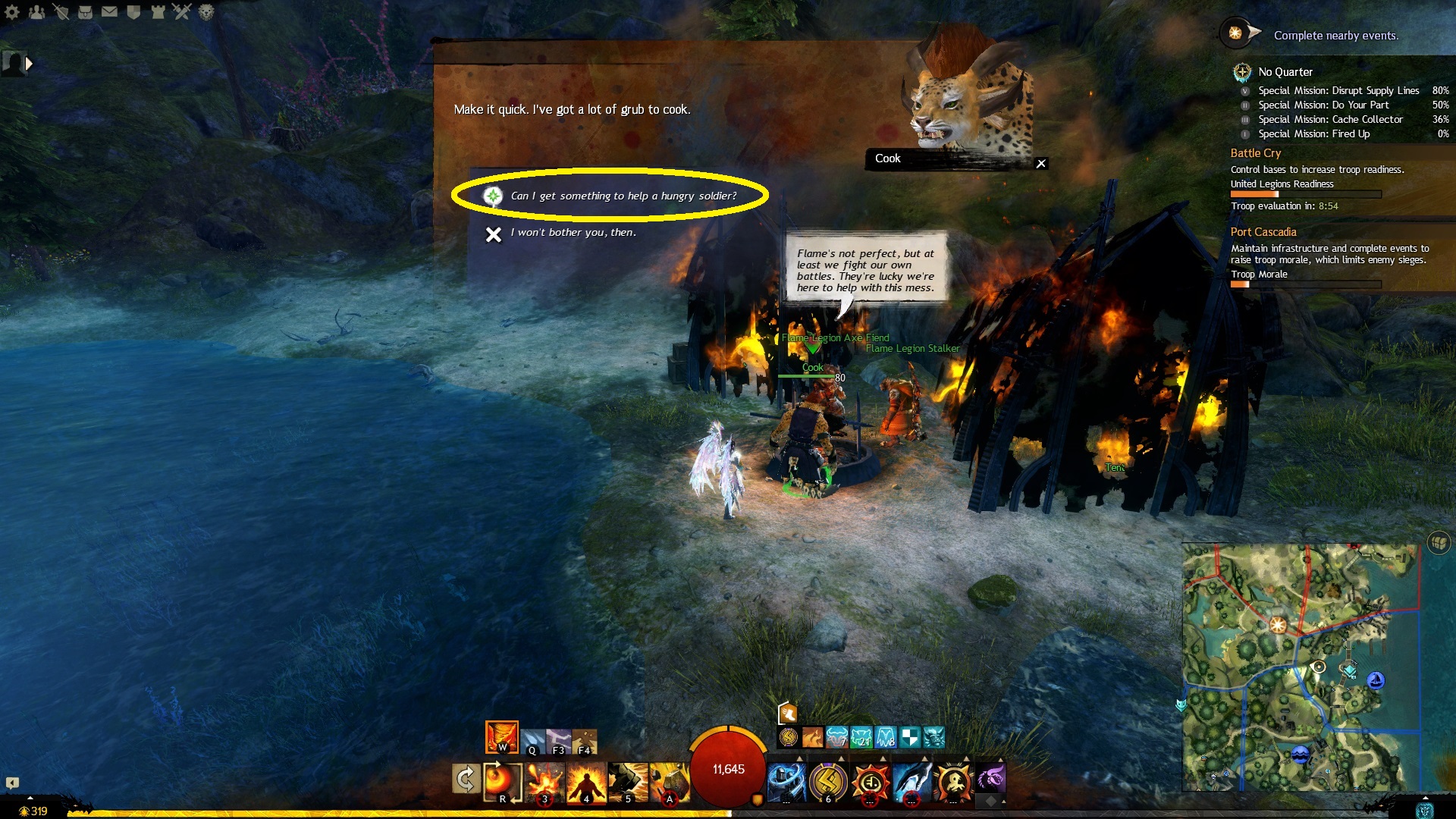Activate the fireball weapon skill

[x=502, y=781]
